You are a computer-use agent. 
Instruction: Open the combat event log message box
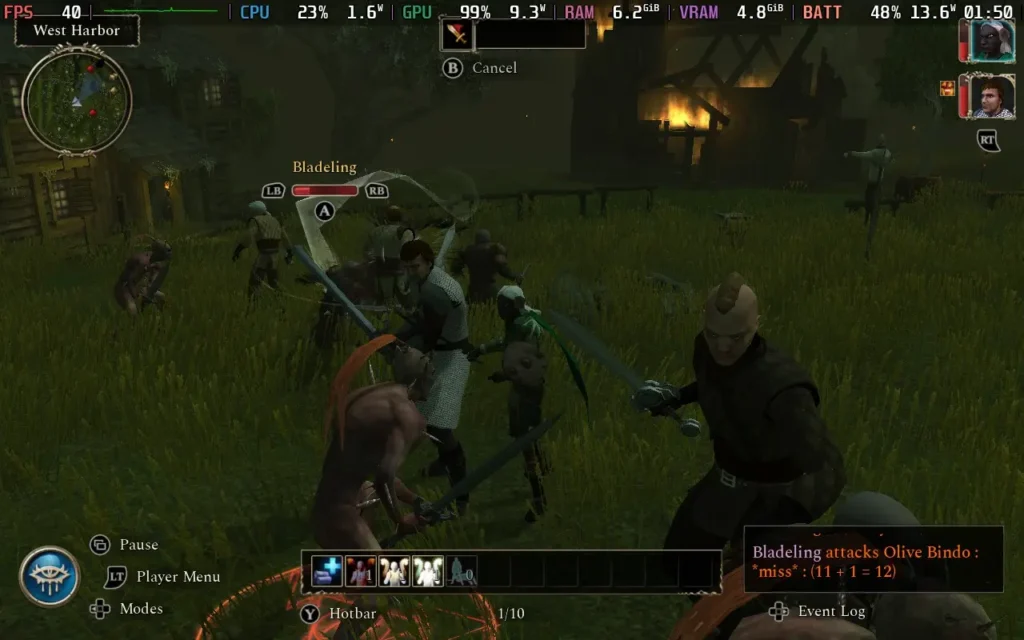point(873,562)
